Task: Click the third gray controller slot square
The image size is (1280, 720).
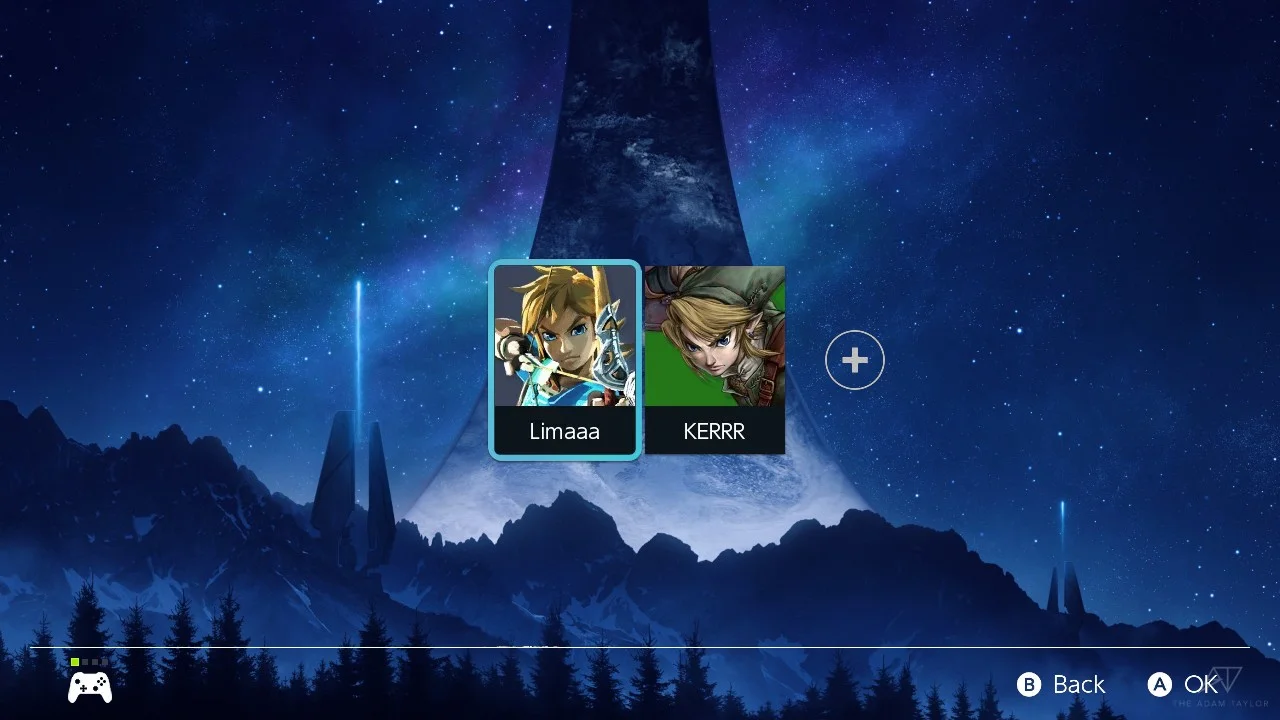Action: 104,661
